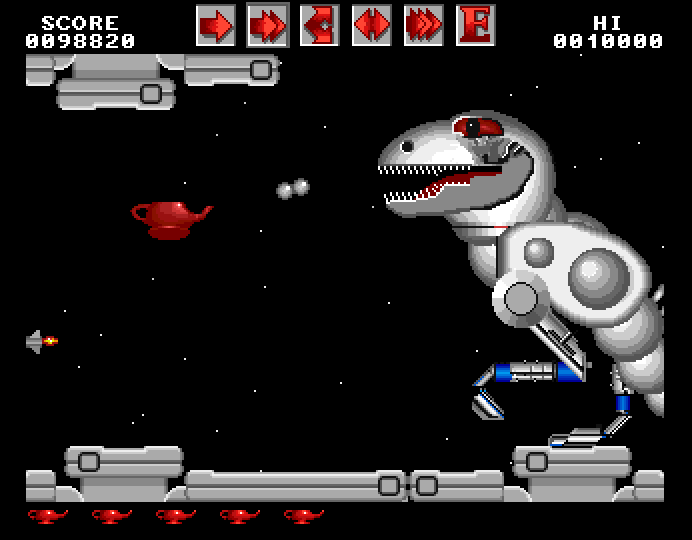Image resolution: width=692 pixels, height=540 pixels.
Task: Pick the two-way diamond arrow power-up
Action: click(372, 25)
